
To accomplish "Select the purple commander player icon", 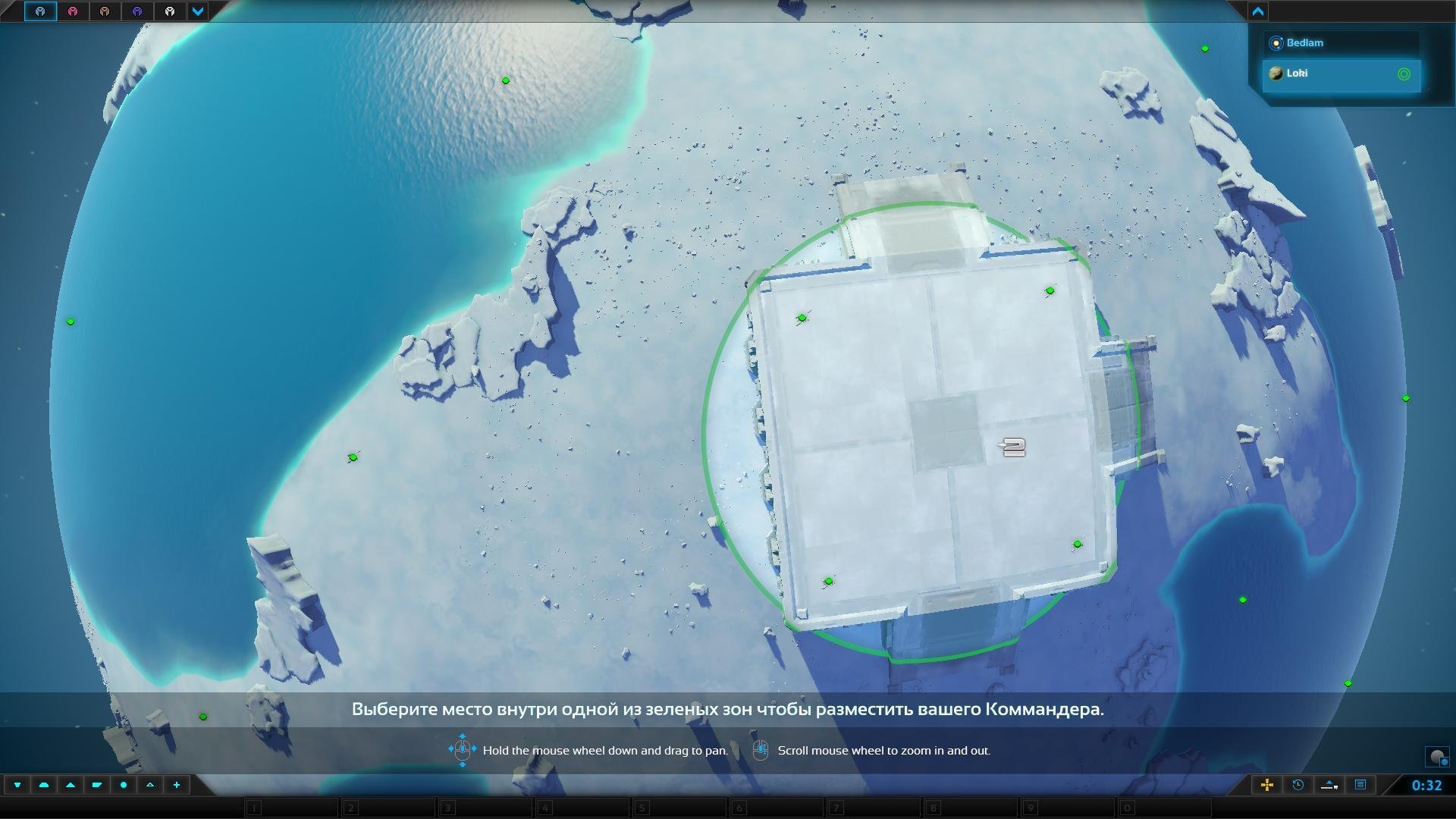I will pyautogui.click(x=137, y=11).
